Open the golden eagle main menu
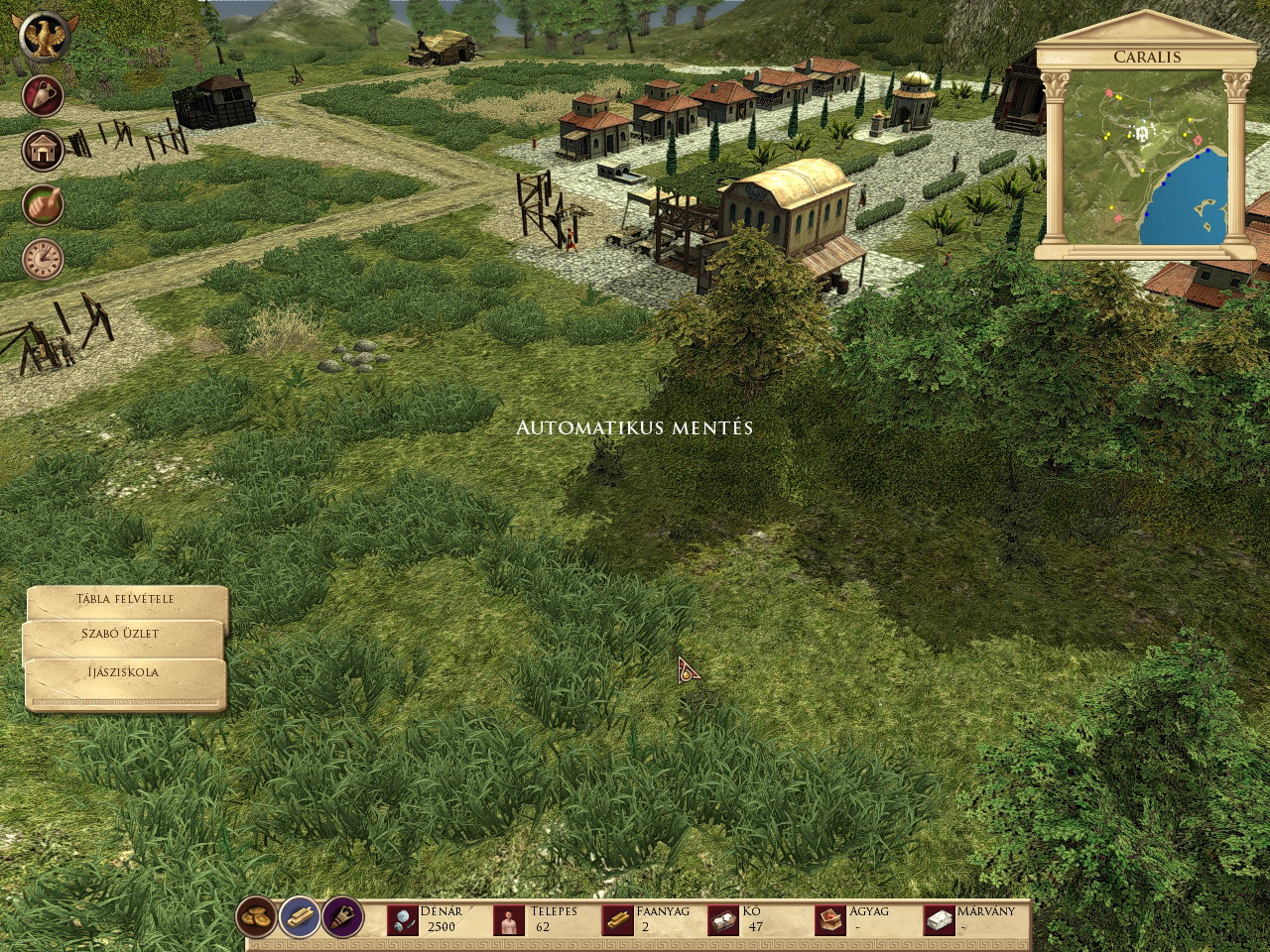 click(43, 38)
